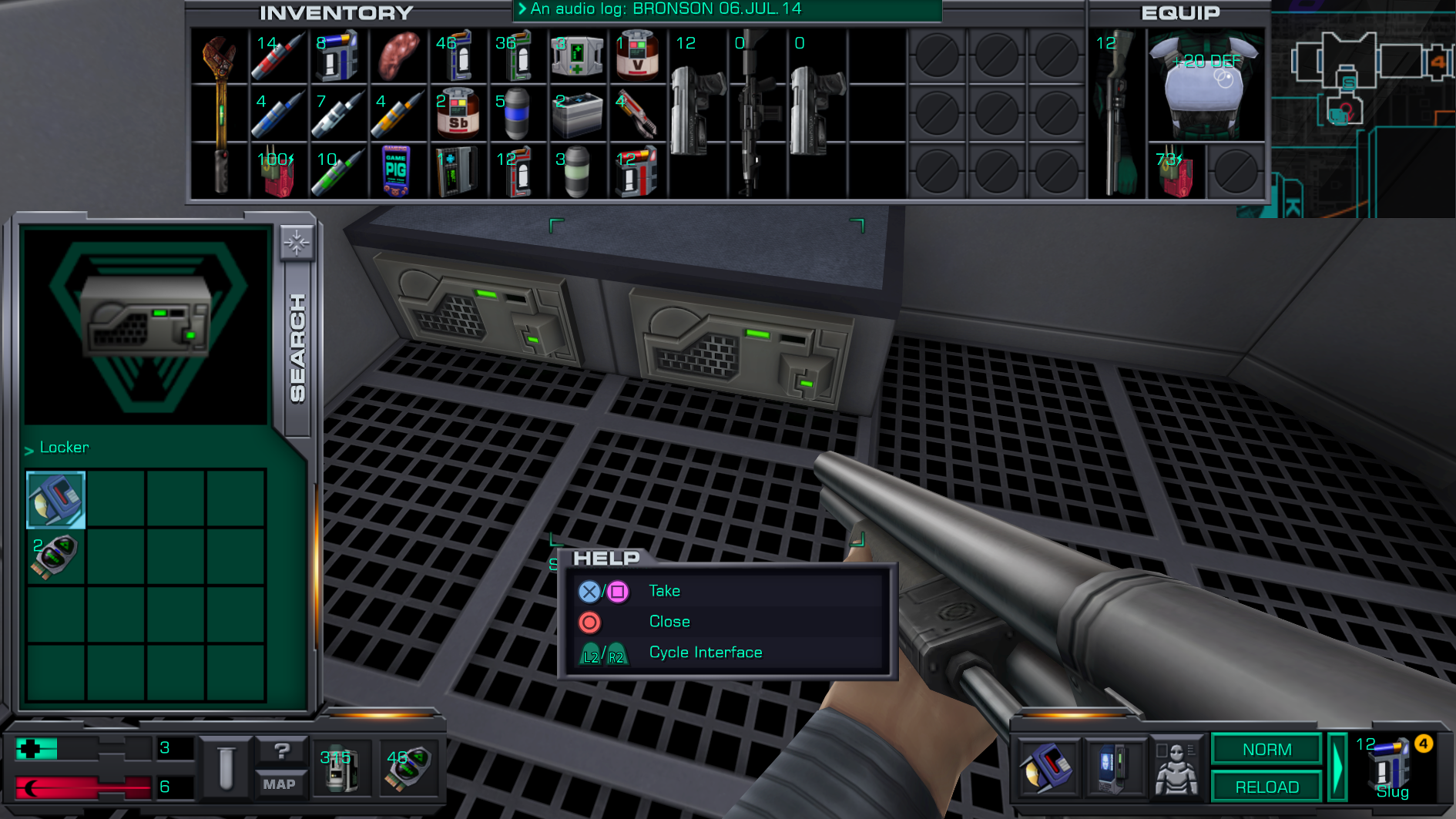
Task: Select the equipped armor vest slot
Action: (x=1205, y=85)
